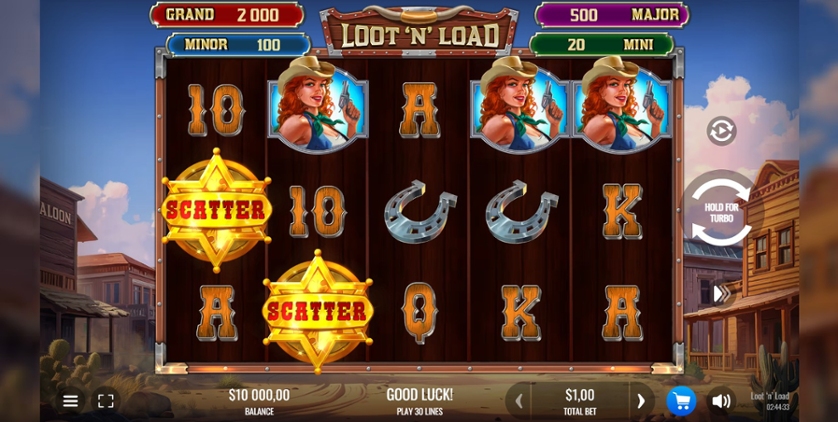Image resolution: width=838 pixels, height=422 pixels.
Task: Open the shopping cart feature buy
Action: coord(681,401)
